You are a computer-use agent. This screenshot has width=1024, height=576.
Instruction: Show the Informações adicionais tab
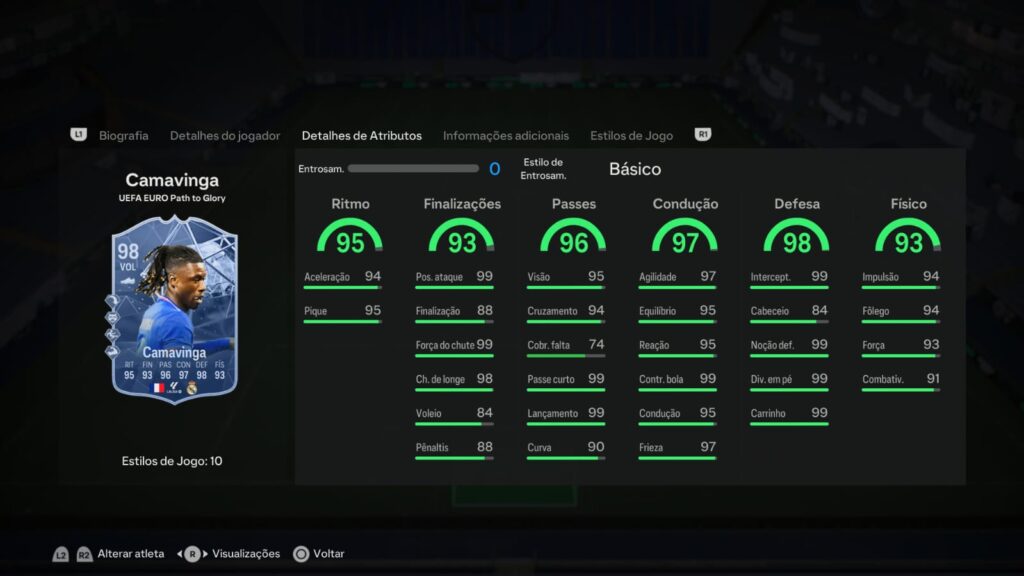click(x=505, y=136)
